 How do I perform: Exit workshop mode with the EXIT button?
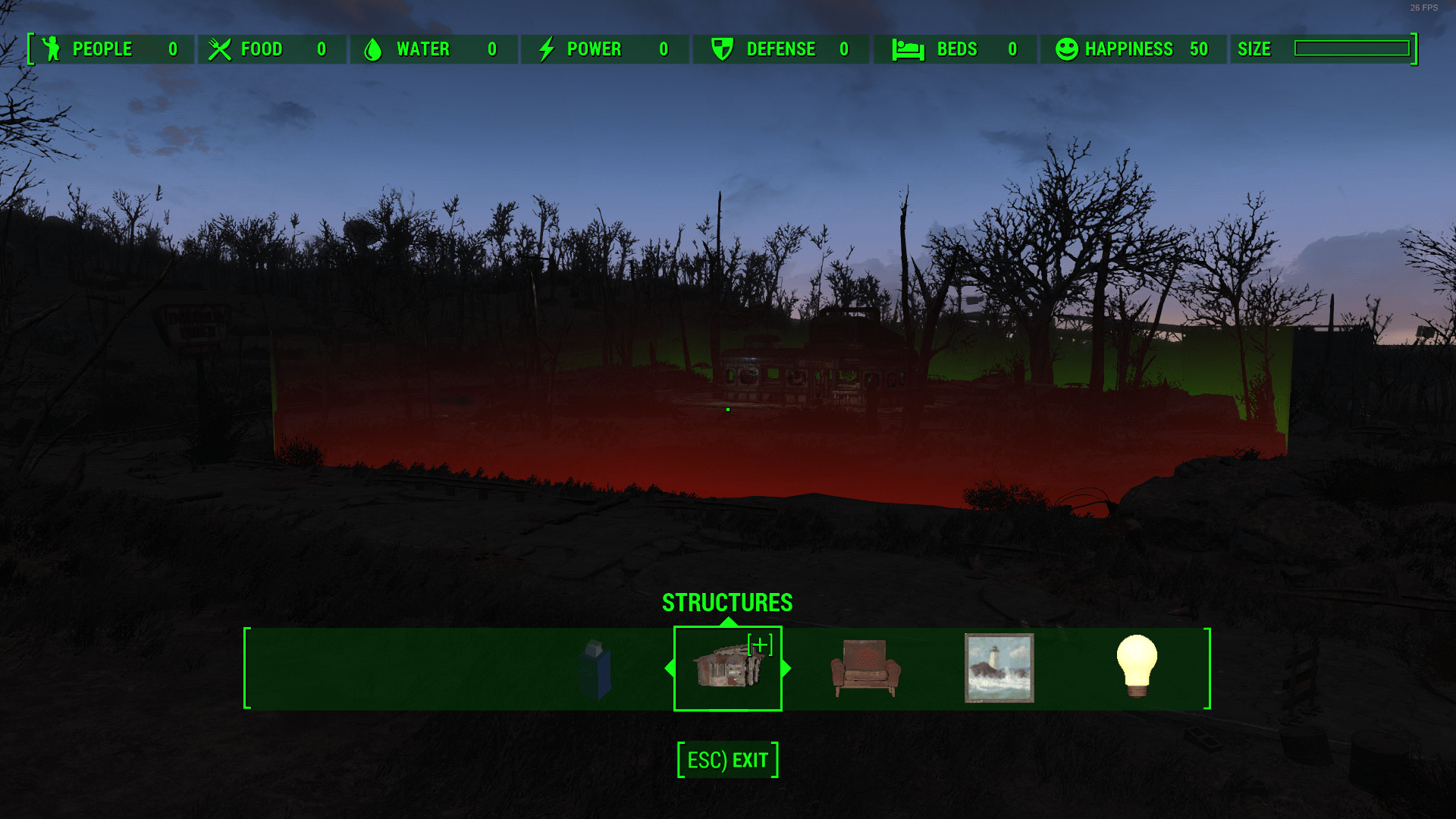728,760
